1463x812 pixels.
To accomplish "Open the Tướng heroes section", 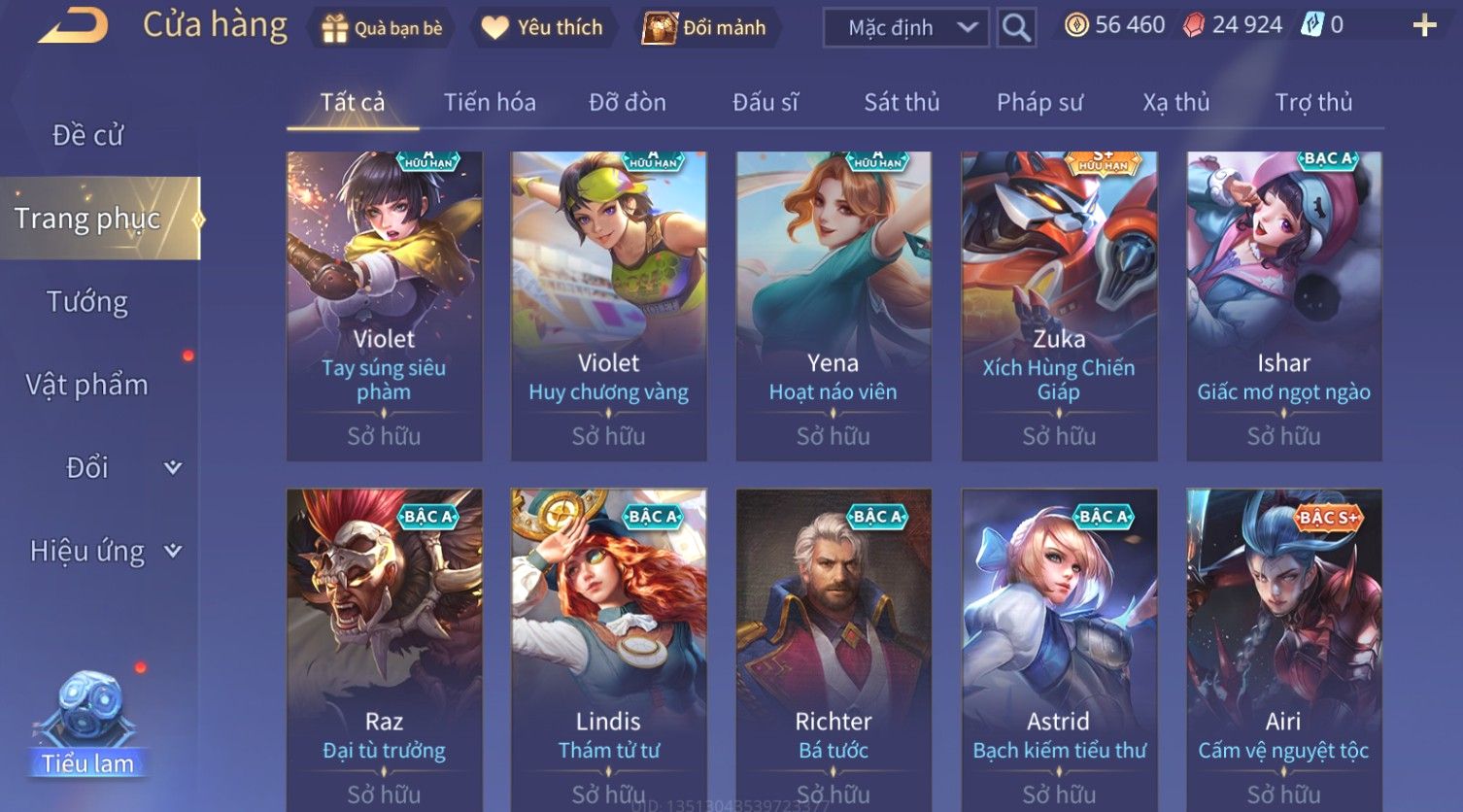I will [87, 302].
